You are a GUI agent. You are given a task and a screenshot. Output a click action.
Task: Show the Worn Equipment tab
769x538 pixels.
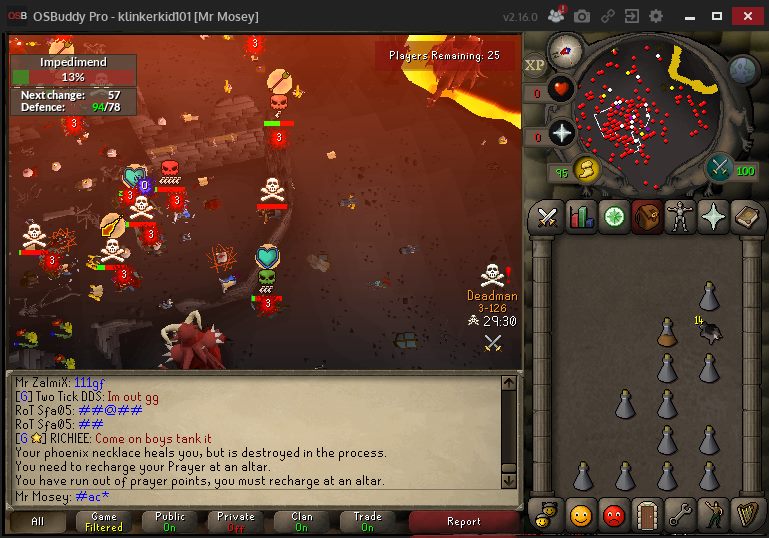click(x=680, y=217)
